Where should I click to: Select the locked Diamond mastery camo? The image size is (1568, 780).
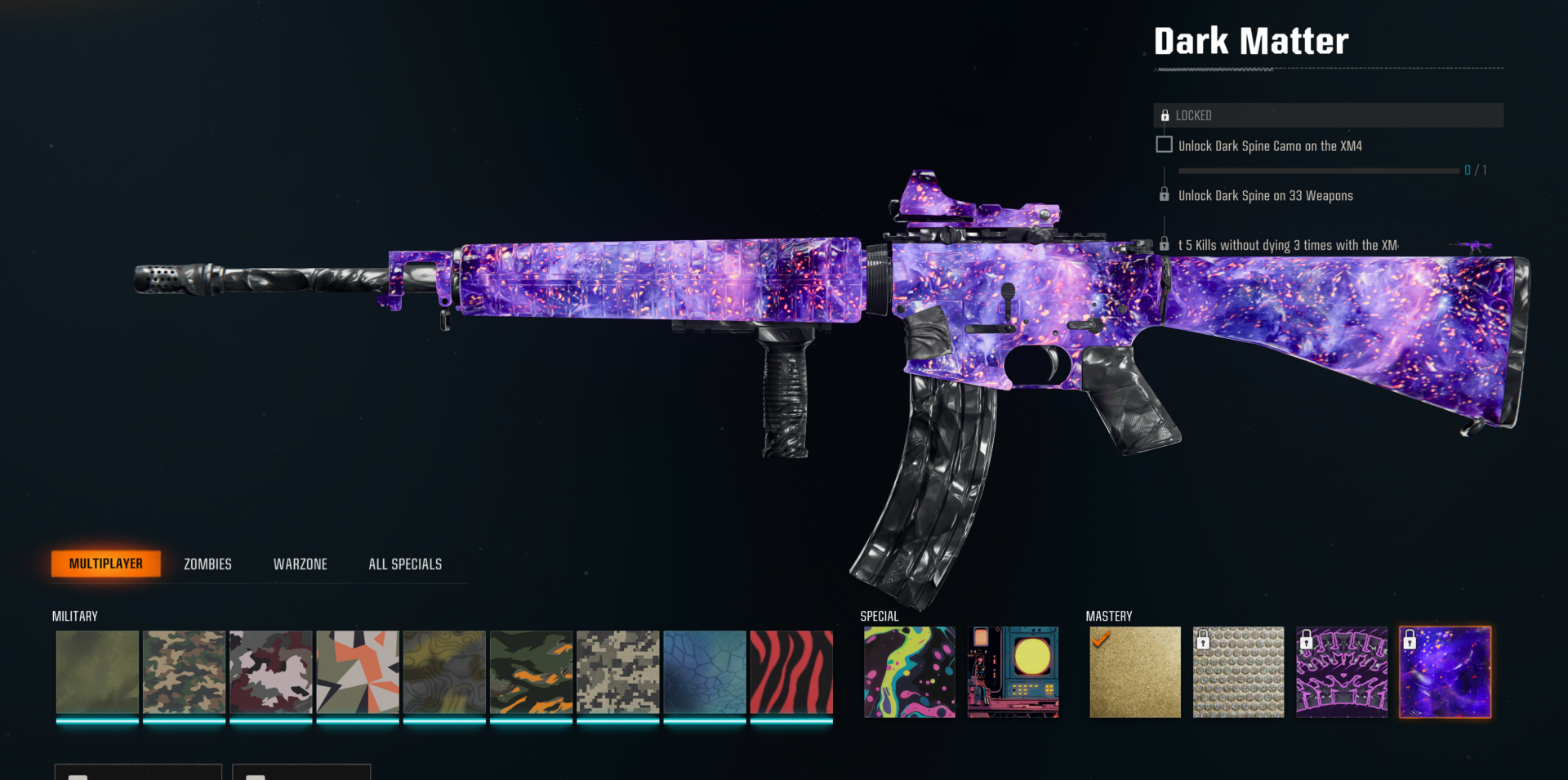tap(1238, 672)
